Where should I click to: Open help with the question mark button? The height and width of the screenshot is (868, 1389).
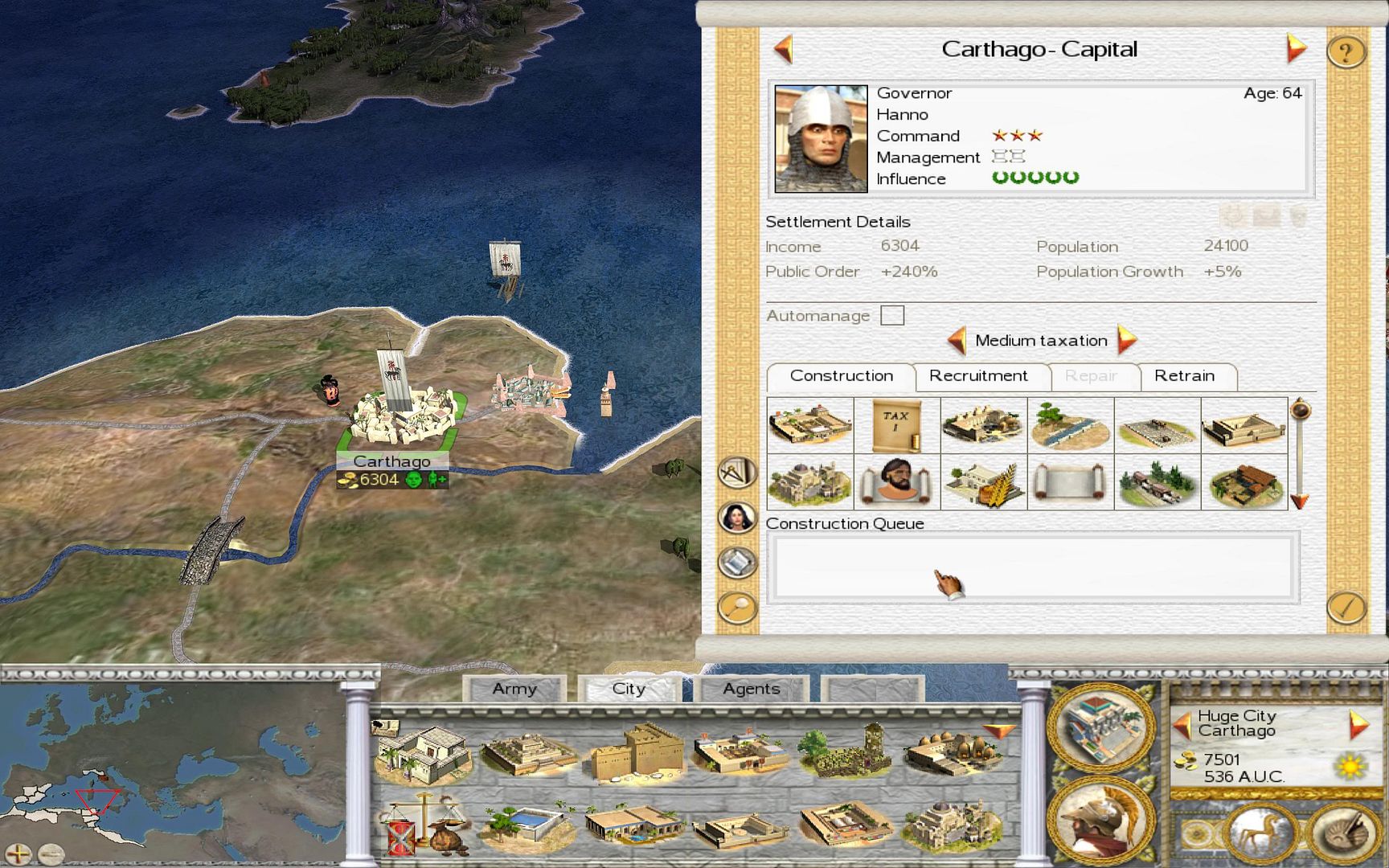click(1346, 52)
